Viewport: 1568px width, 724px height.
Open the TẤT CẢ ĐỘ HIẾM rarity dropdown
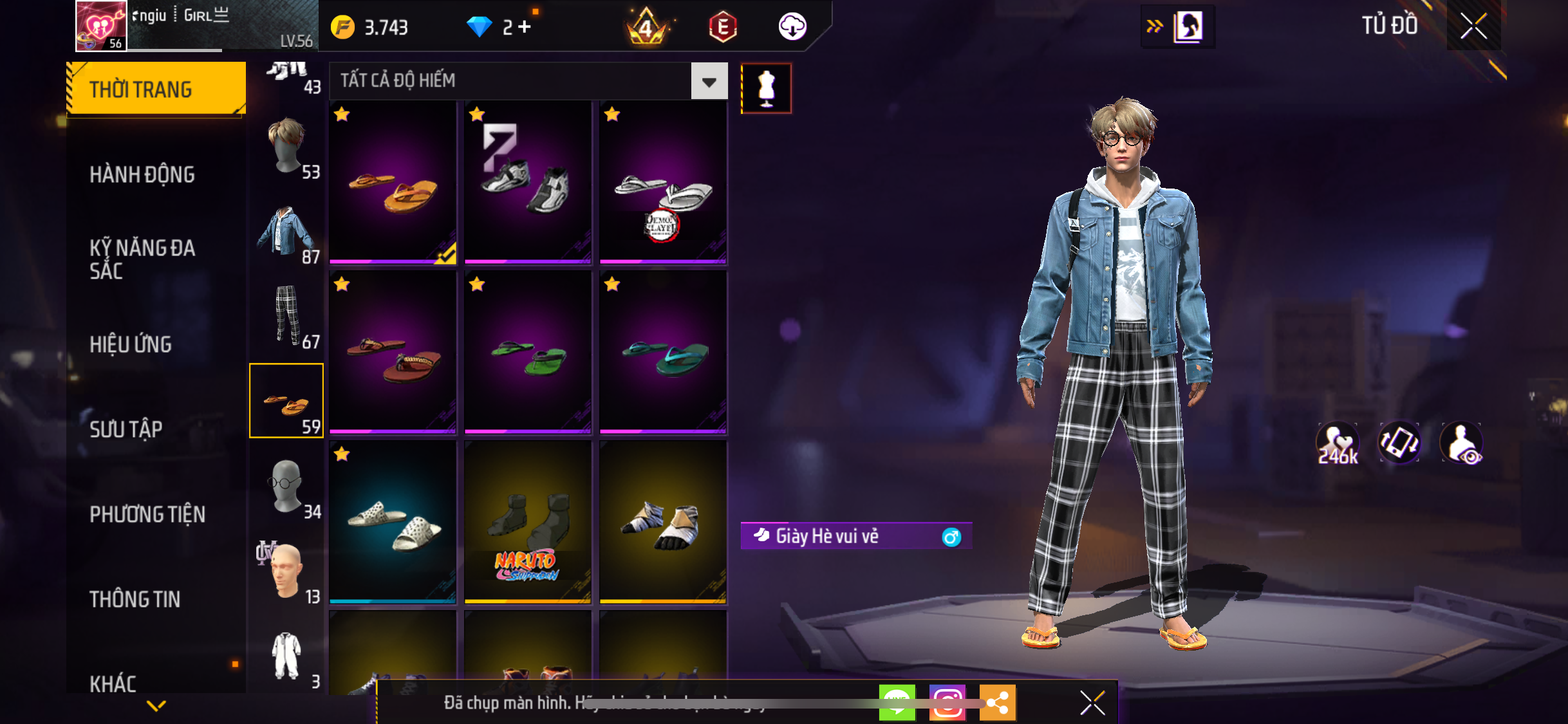pos(709,81)
